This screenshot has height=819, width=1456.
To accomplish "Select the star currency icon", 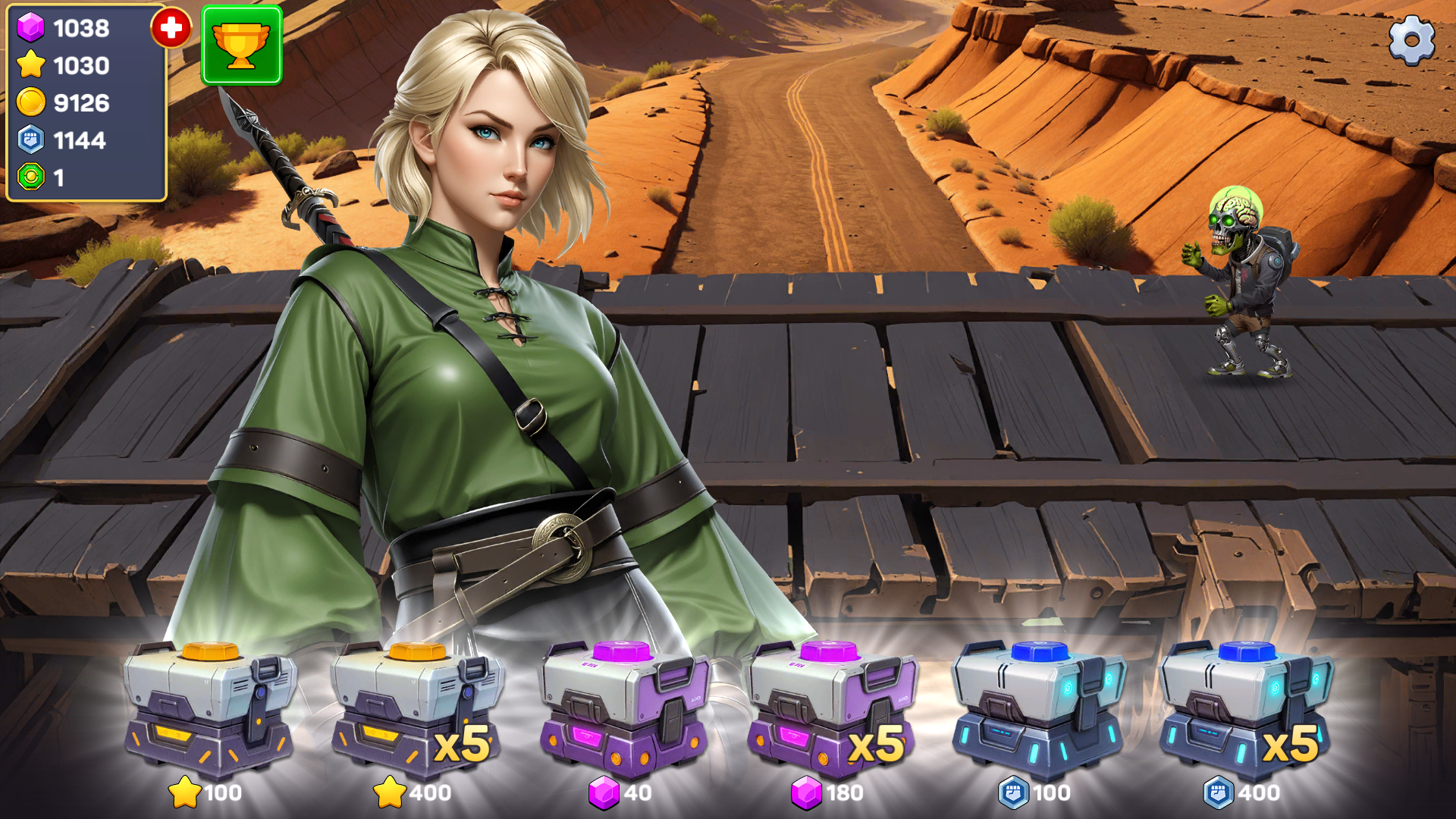I will (29, 67).
